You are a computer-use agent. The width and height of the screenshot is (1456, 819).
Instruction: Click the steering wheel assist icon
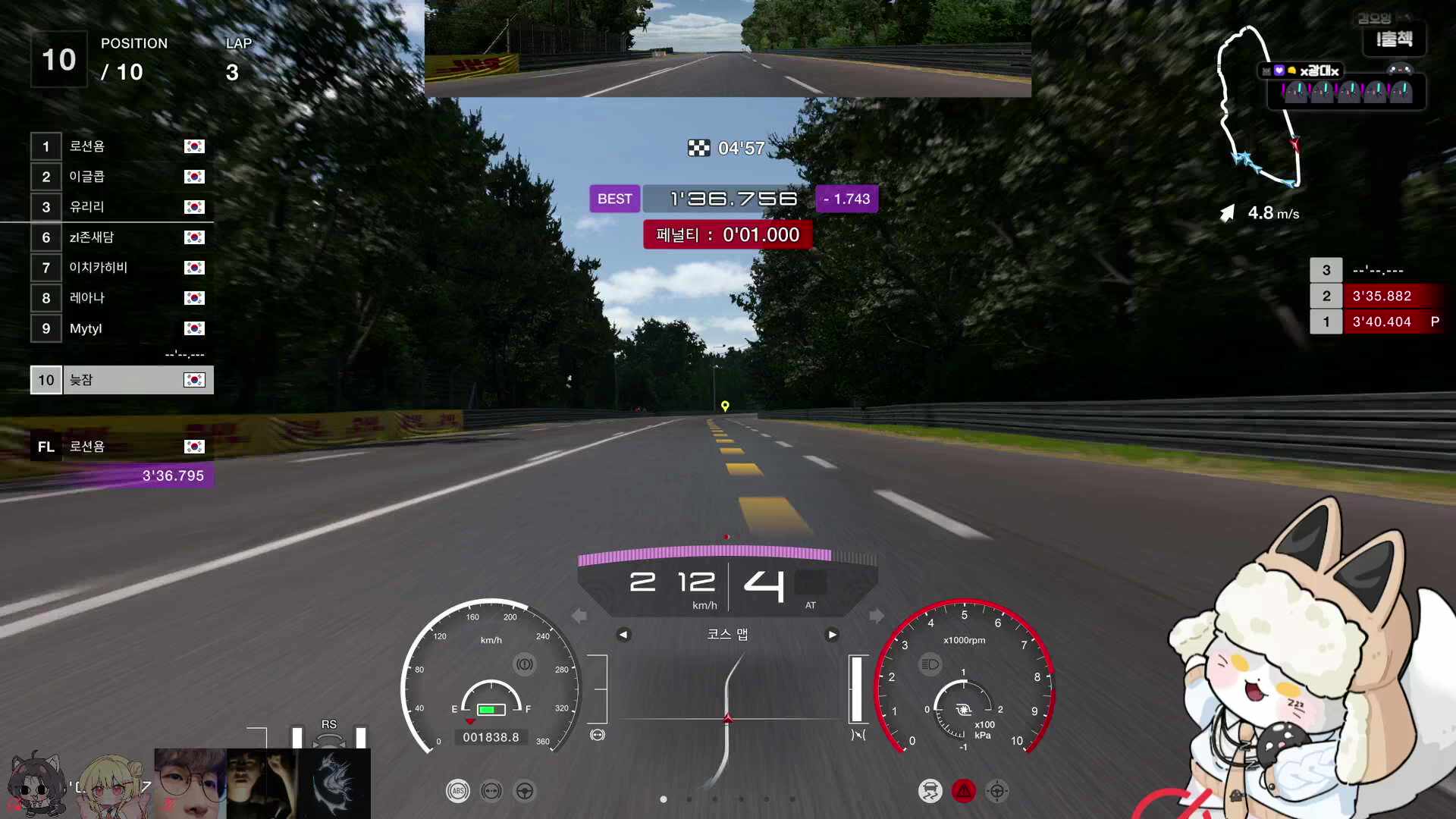[x=525, y=791]
